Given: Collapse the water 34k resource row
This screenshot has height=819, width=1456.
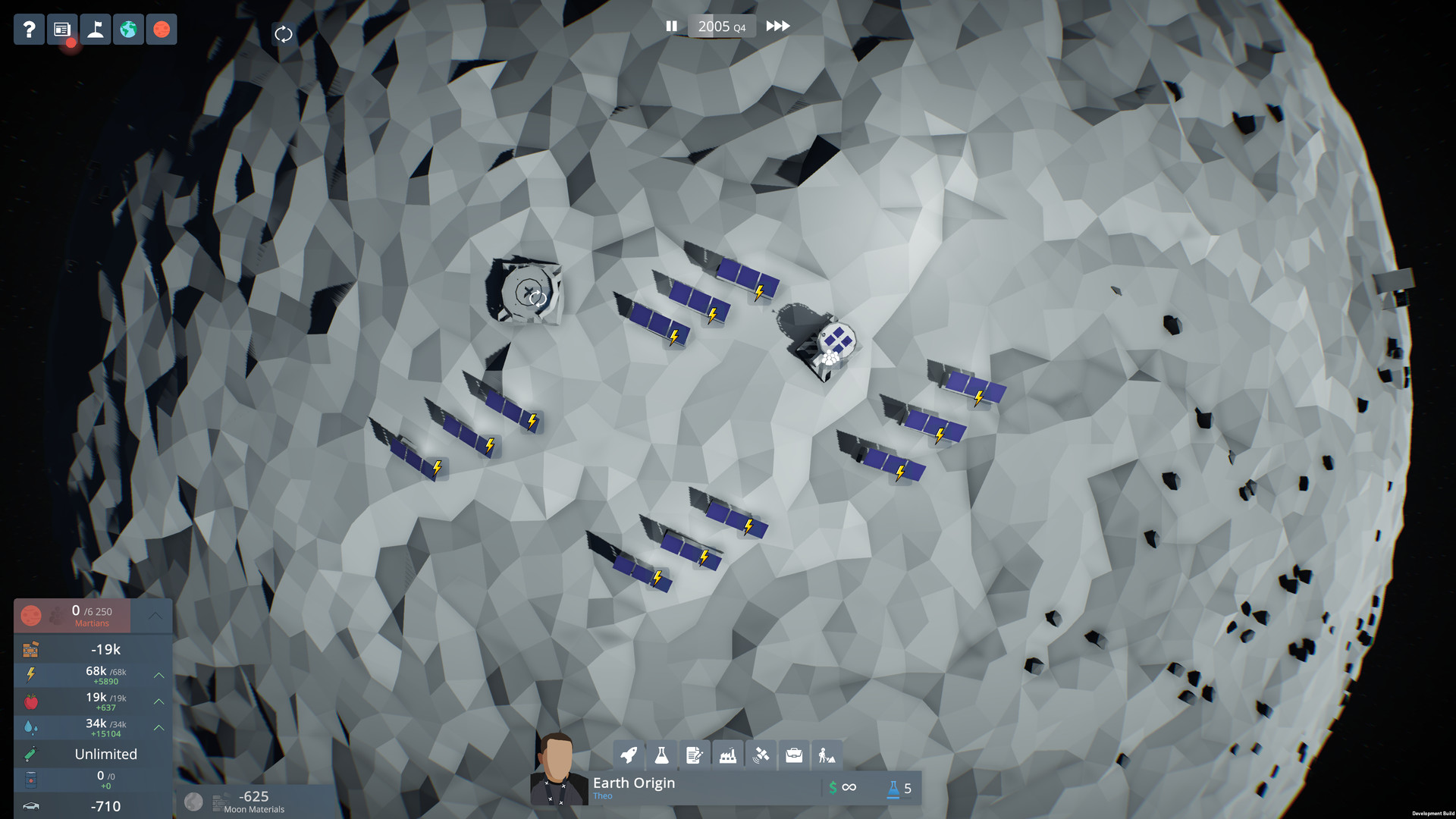Looking at the screenshot, I should click(158, 727).
